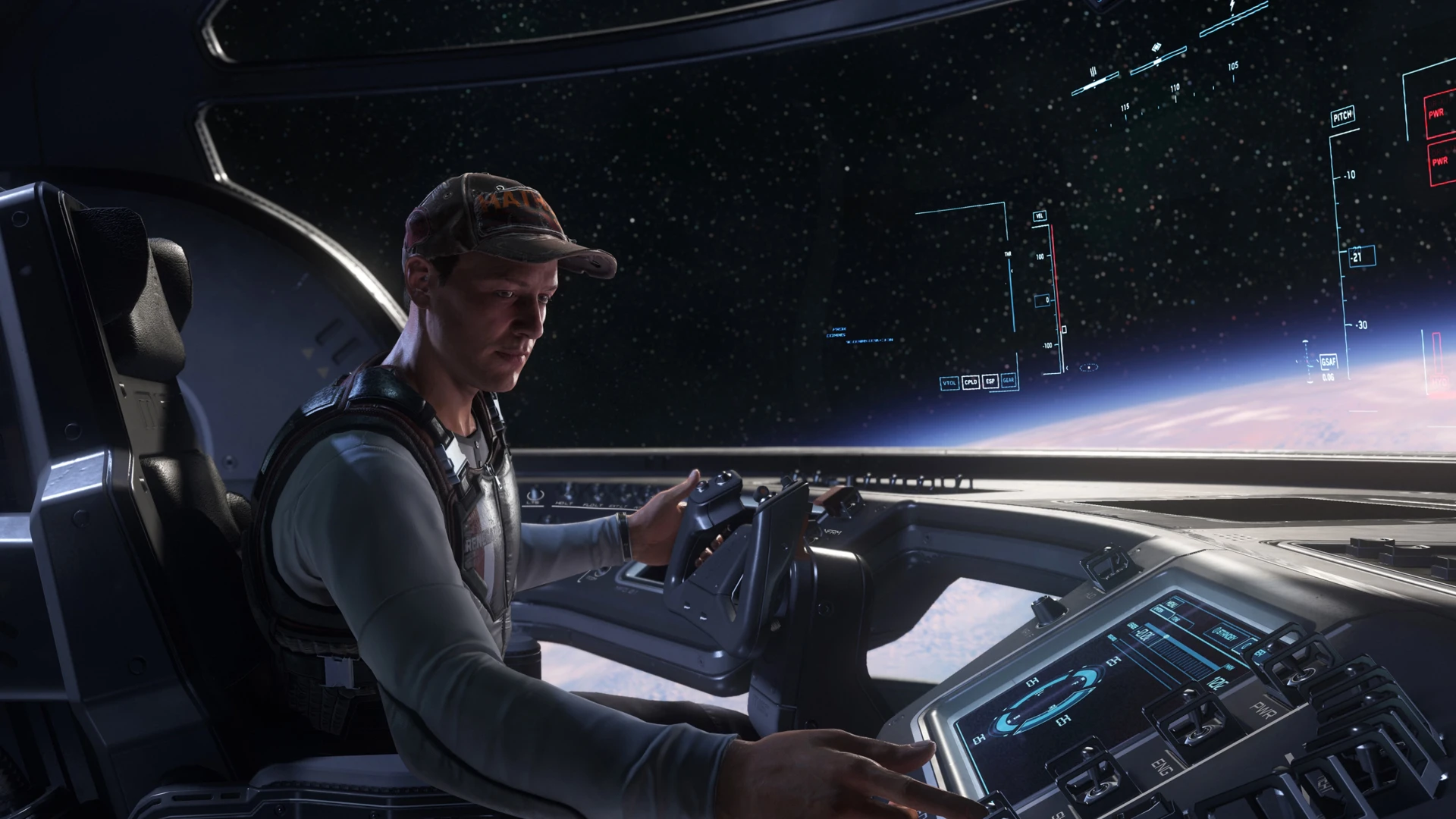Select the ESP assist icon
The width and height of the screenshot is (1456, 819).
990,381
